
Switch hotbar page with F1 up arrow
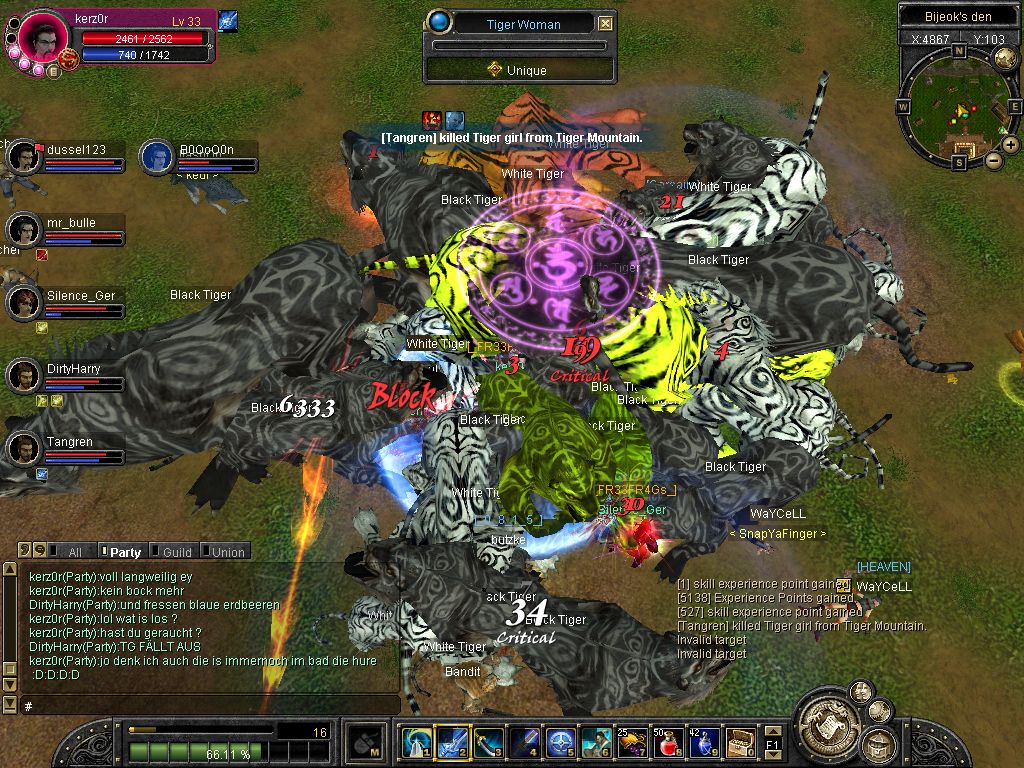773,733
